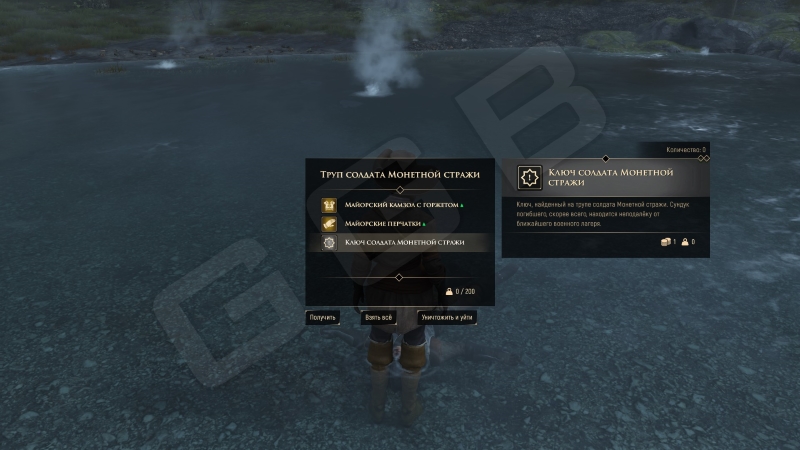Choose Уничтожить и уйти
This screenshot has width=800, height=450.
447,317
